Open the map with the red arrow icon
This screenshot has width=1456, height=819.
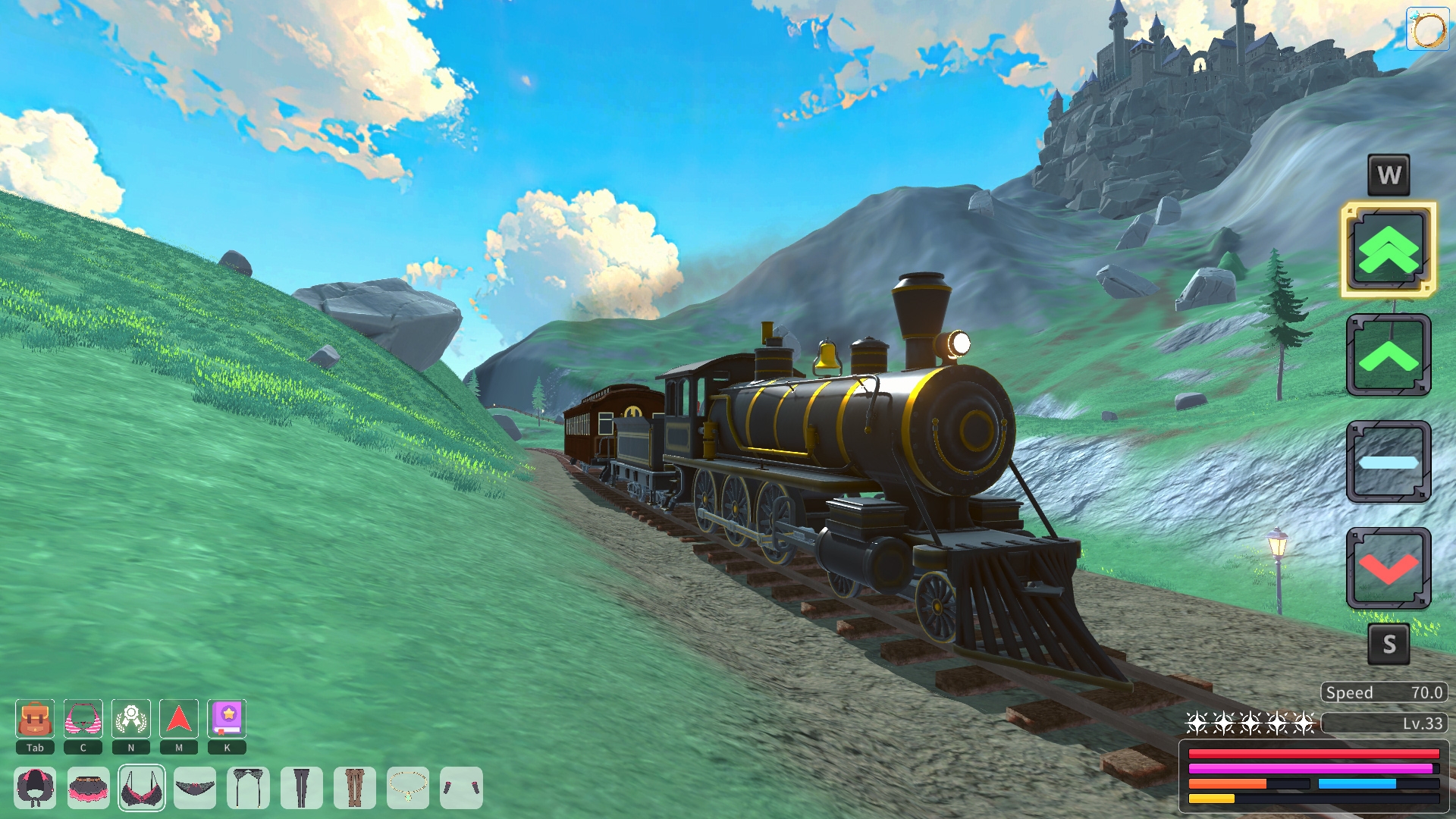click(179, 719)
